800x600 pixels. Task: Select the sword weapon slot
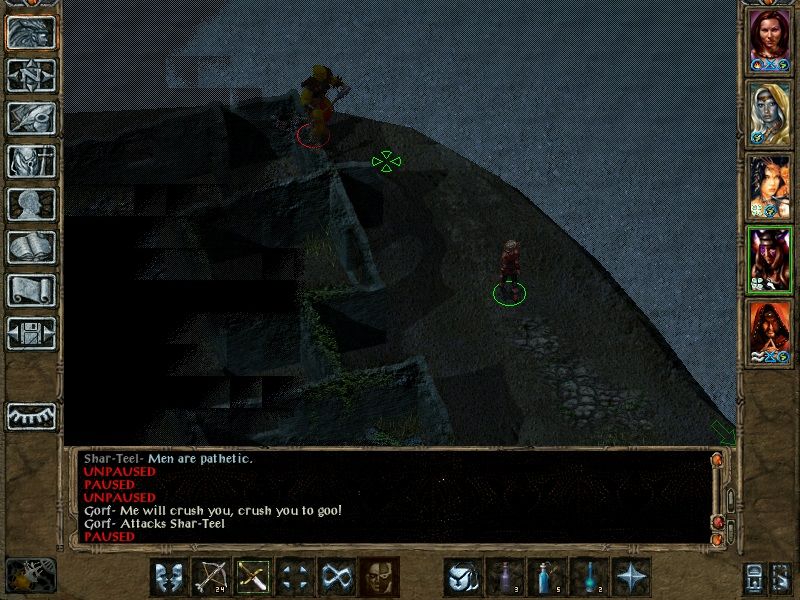tap(254, 577)
